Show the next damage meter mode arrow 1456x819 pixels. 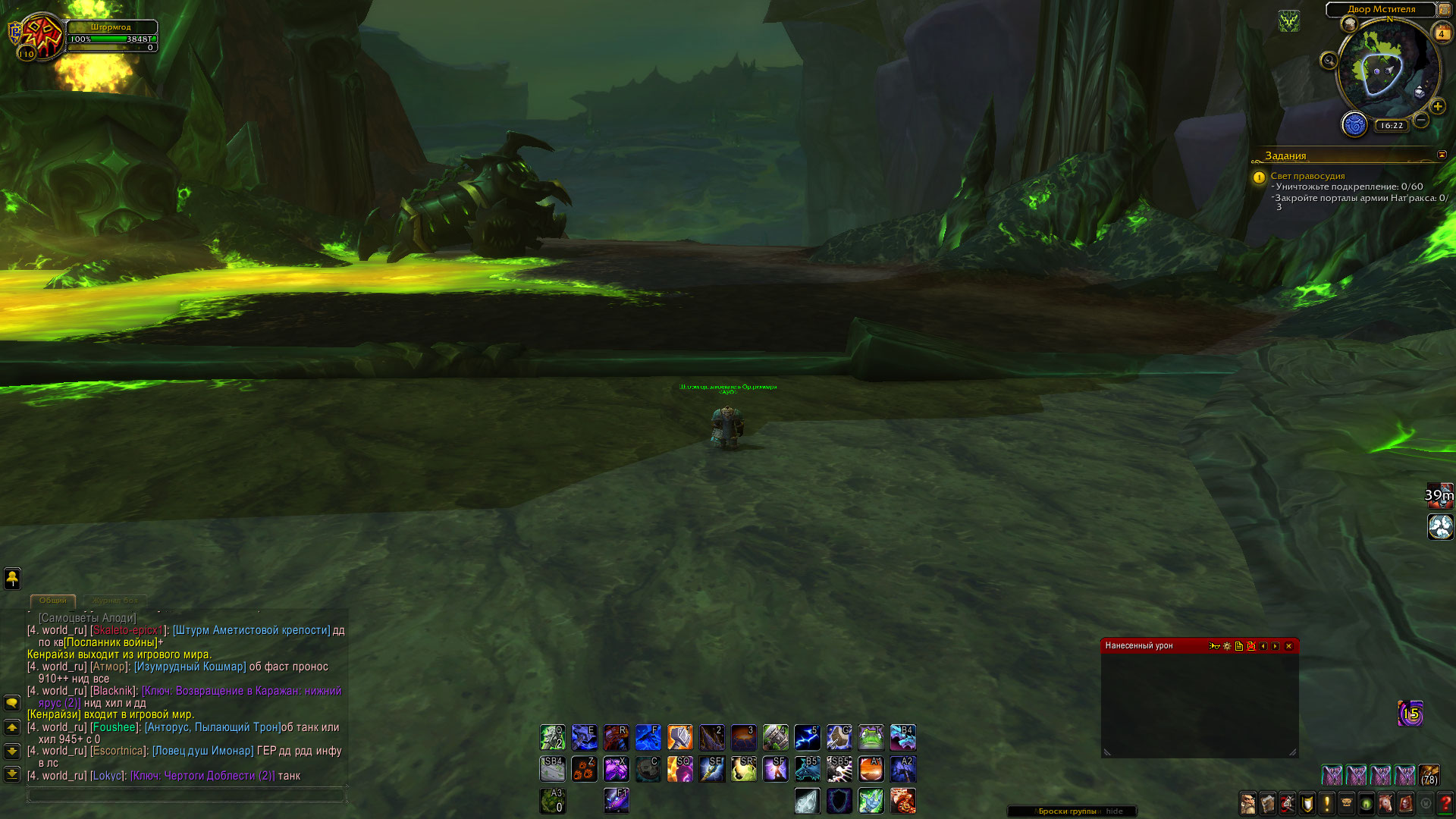1276,646
